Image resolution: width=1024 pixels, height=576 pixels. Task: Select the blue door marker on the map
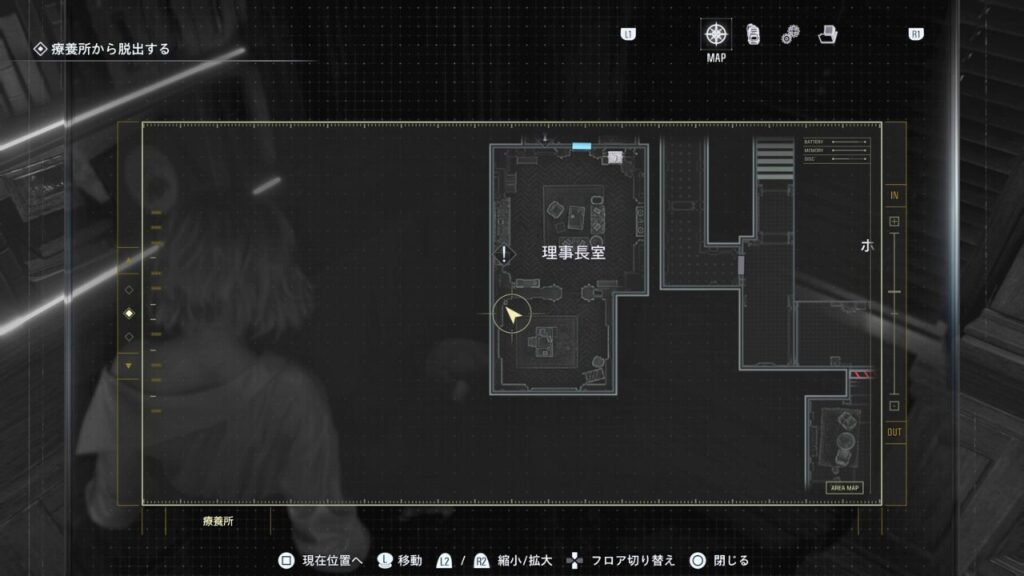point(581,146)
